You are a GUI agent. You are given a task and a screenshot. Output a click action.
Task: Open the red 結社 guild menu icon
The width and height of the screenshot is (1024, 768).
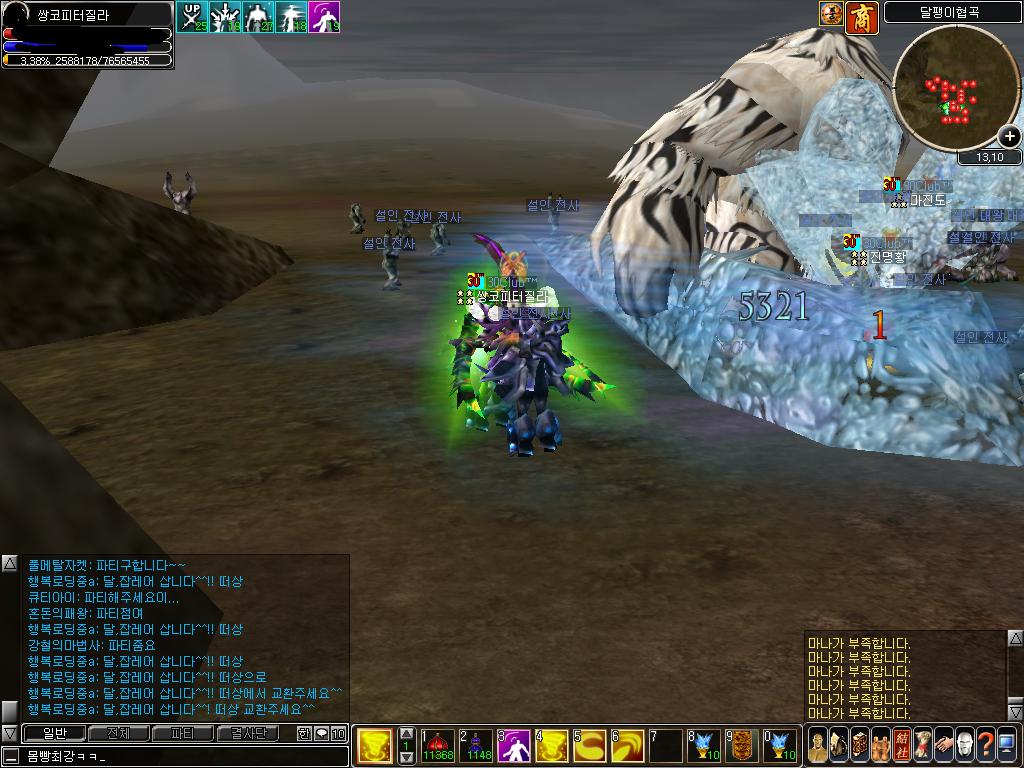pos(901,744)
